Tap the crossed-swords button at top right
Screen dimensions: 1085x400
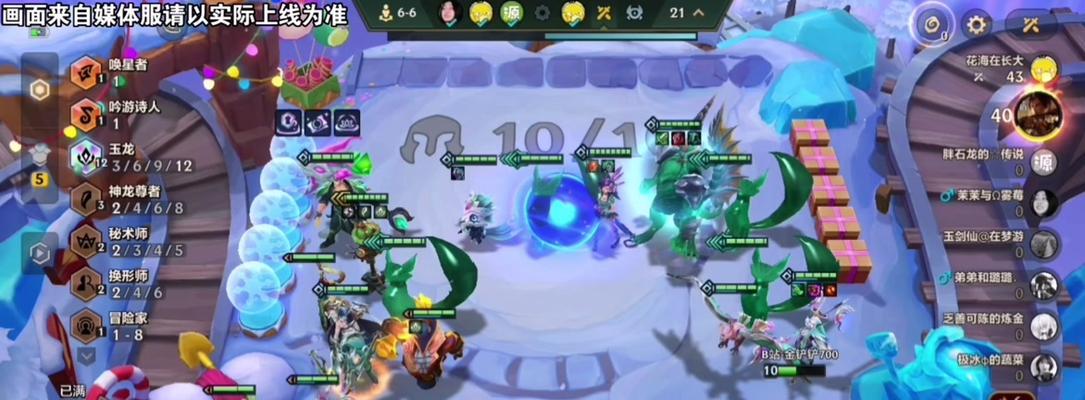[1031, 25]
